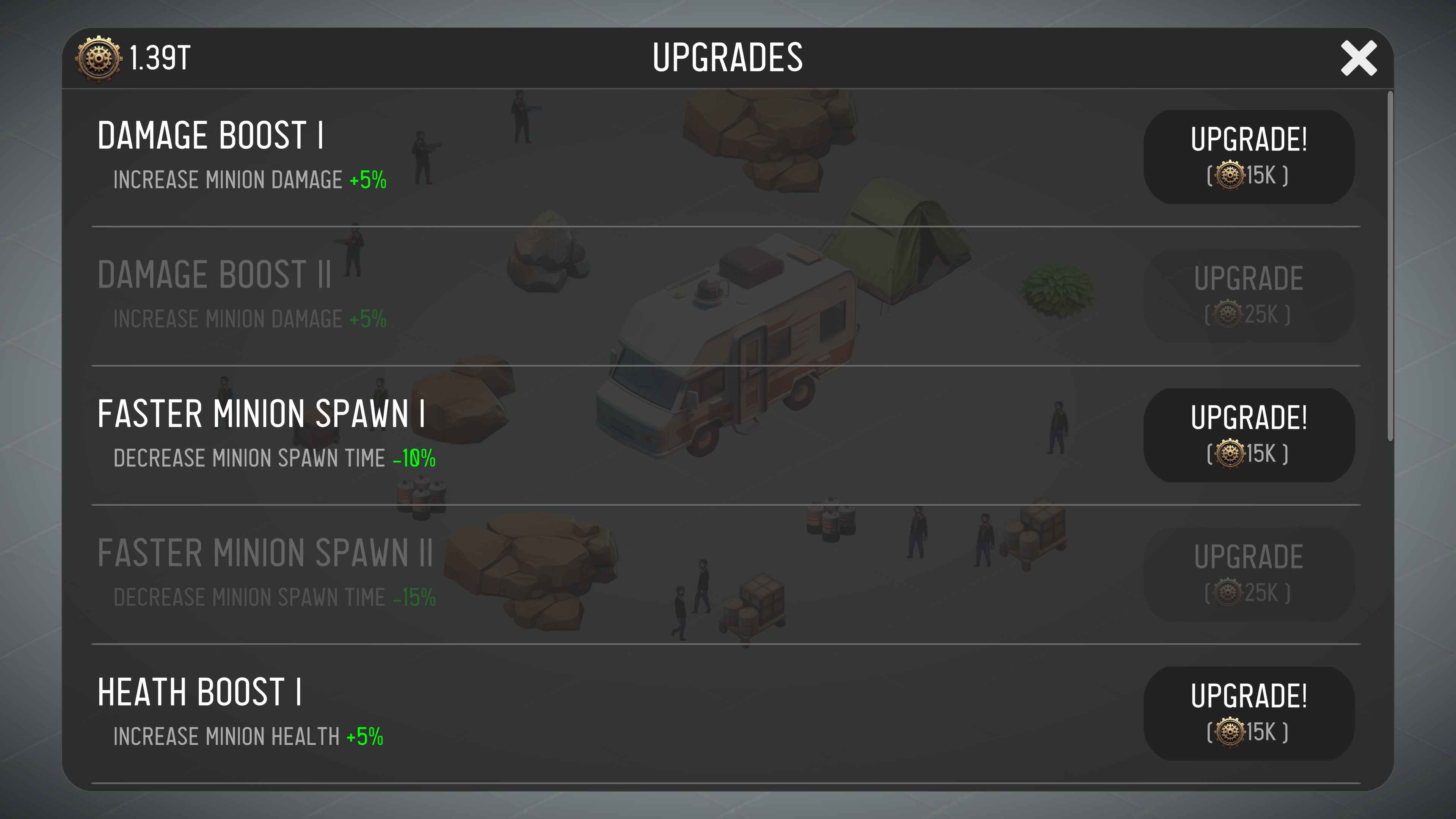The width and height of the screenshot is (1456, 819).
Task: Purchase the Damage Boost I upgrade
Action: tap(1248, 157)
